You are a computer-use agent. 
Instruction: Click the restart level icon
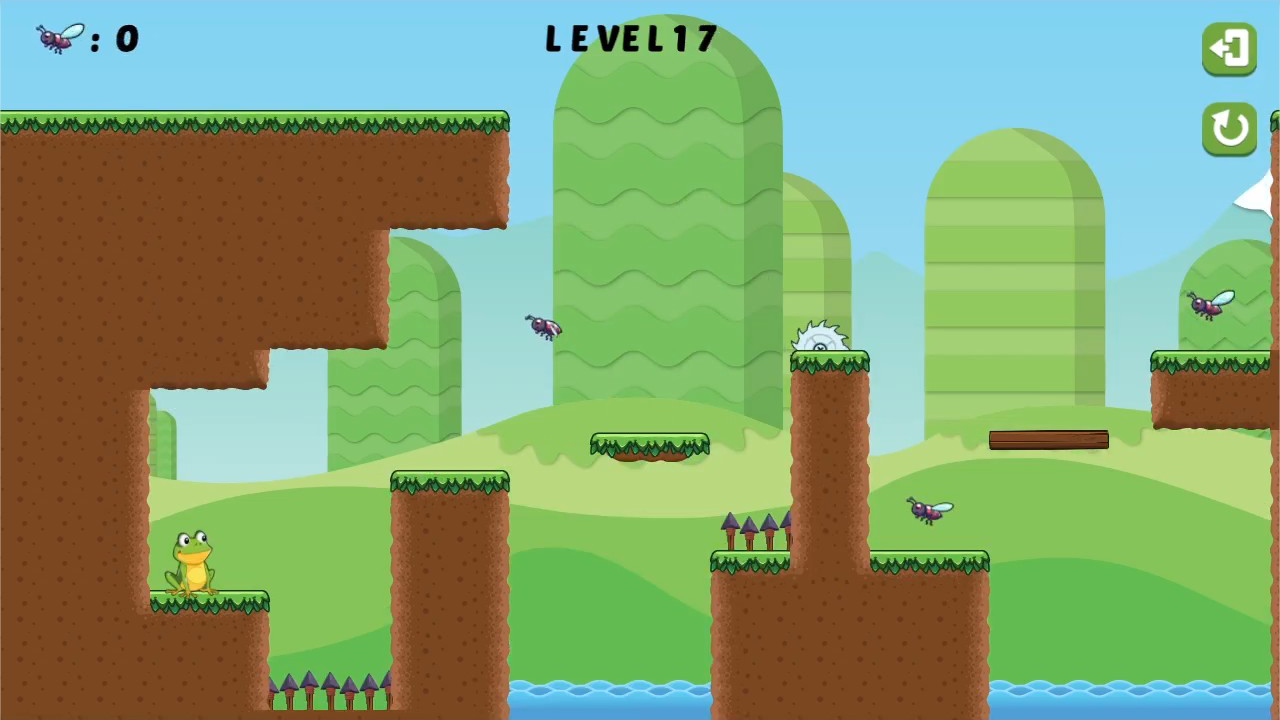1229,129
